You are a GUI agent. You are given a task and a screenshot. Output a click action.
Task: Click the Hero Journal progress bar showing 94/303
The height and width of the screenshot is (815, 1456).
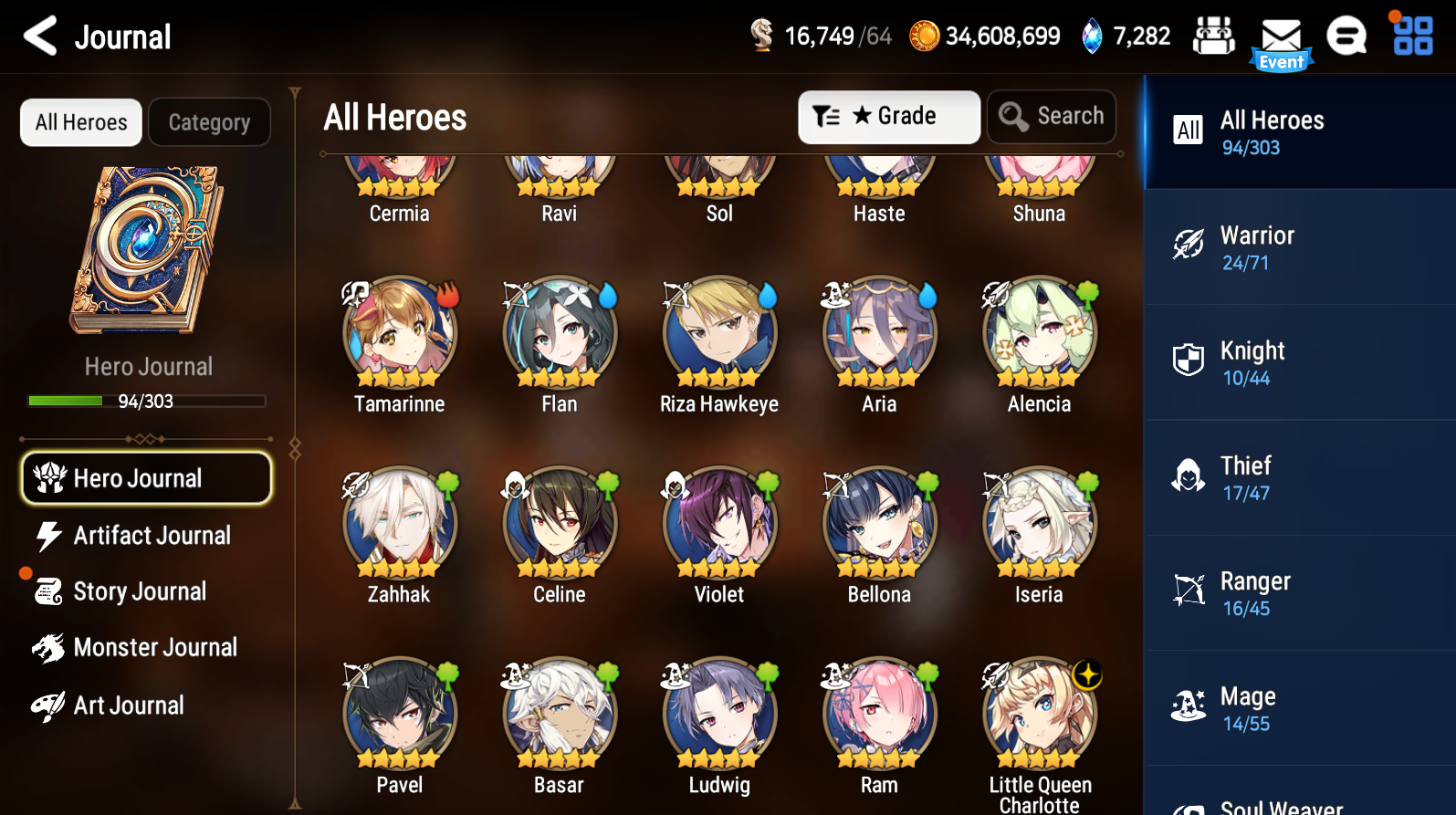click(x=146, y=401)
